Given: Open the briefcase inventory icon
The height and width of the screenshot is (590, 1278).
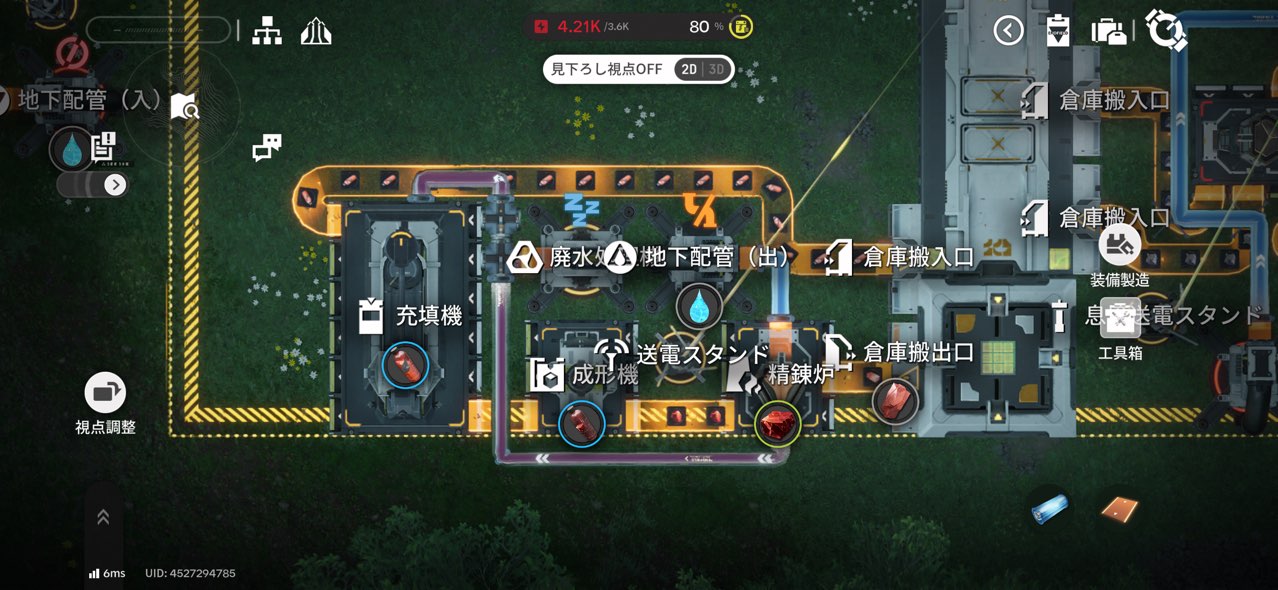Looking at the screenshot, I should (x=1109, y=31).
